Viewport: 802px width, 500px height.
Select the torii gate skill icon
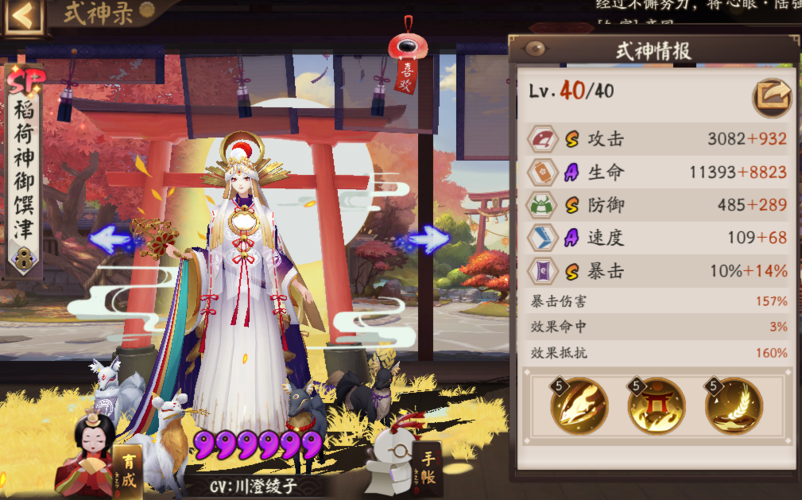[x=656, y=405]
